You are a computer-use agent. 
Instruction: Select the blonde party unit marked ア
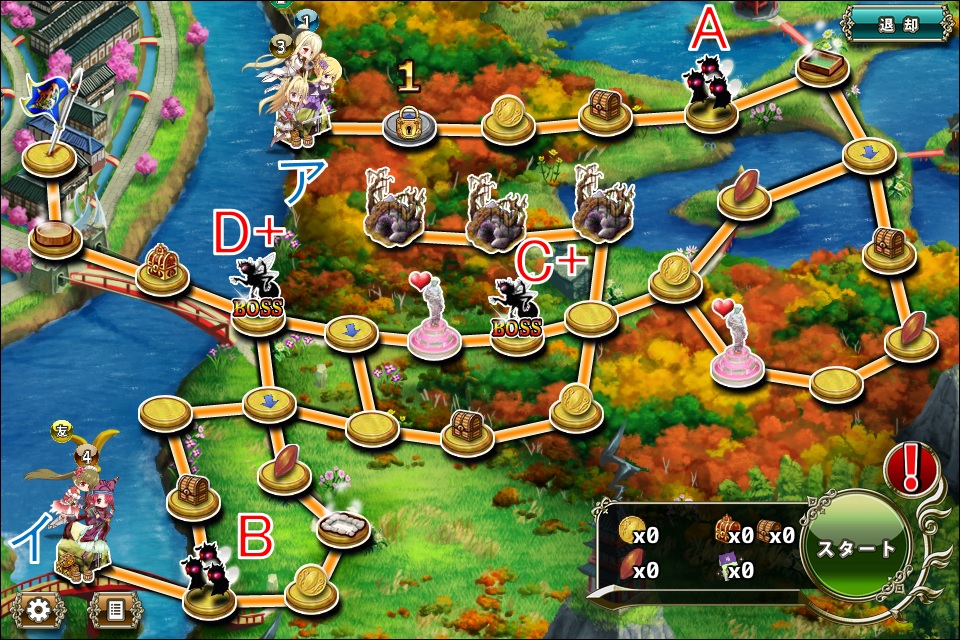point(303,100)
